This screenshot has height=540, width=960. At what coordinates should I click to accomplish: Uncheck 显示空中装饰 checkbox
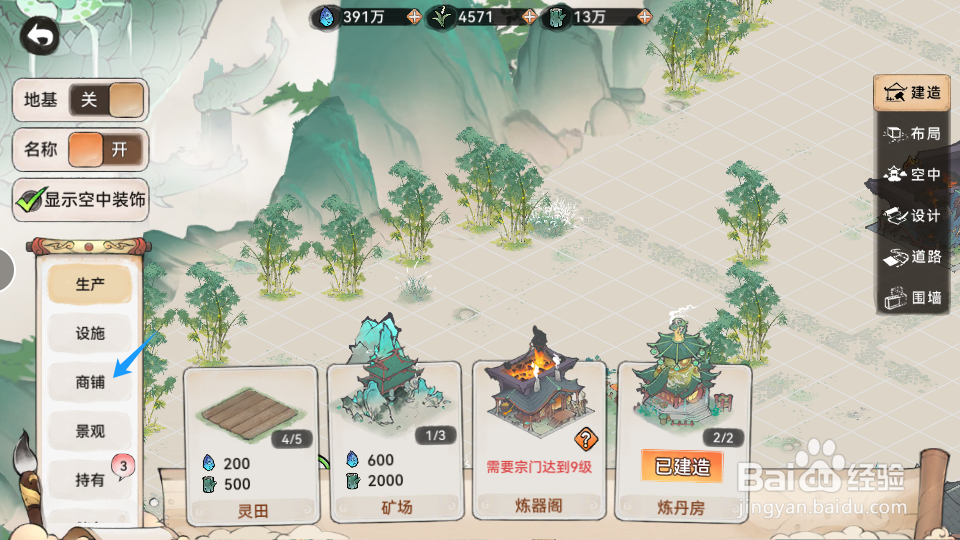tap(29, 199)
